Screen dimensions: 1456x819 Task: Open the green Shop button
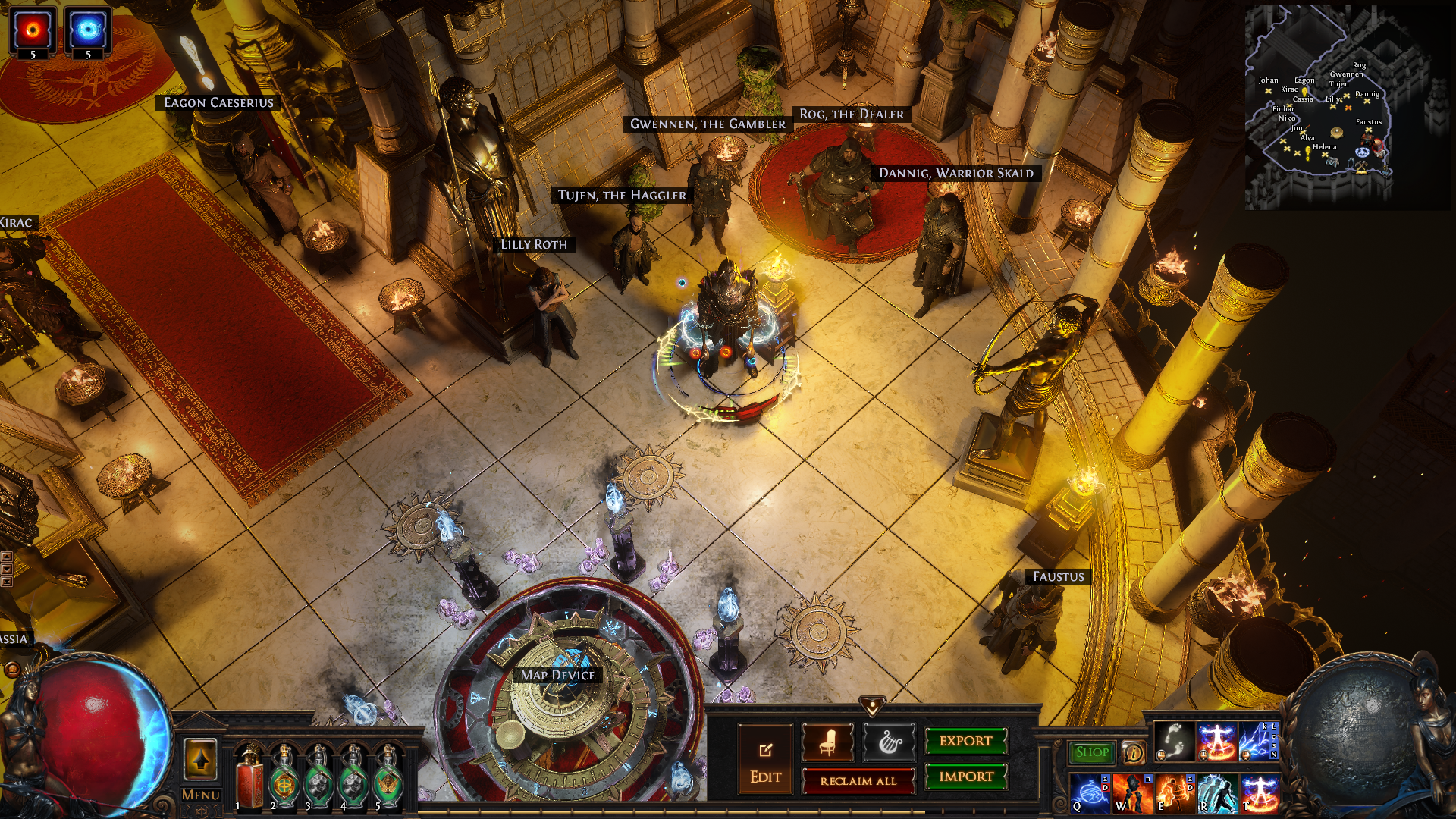[1091, 752]
